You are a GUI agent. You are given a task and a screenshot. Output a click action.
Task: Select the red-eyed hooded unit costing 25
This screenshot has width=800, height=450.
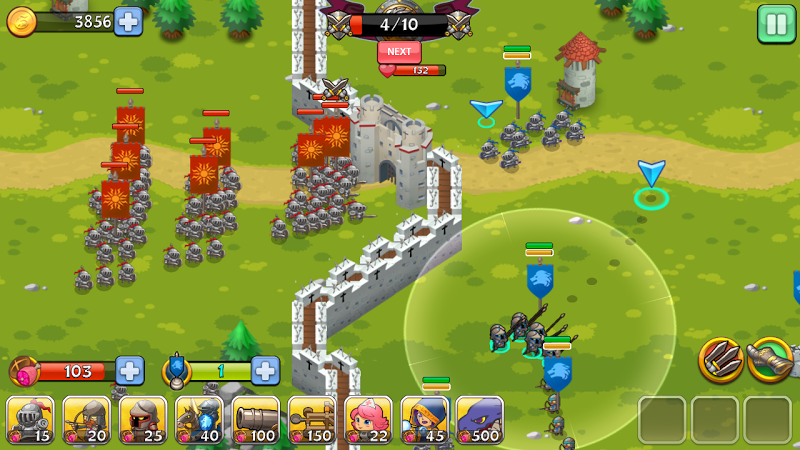[x=143, y=420]
